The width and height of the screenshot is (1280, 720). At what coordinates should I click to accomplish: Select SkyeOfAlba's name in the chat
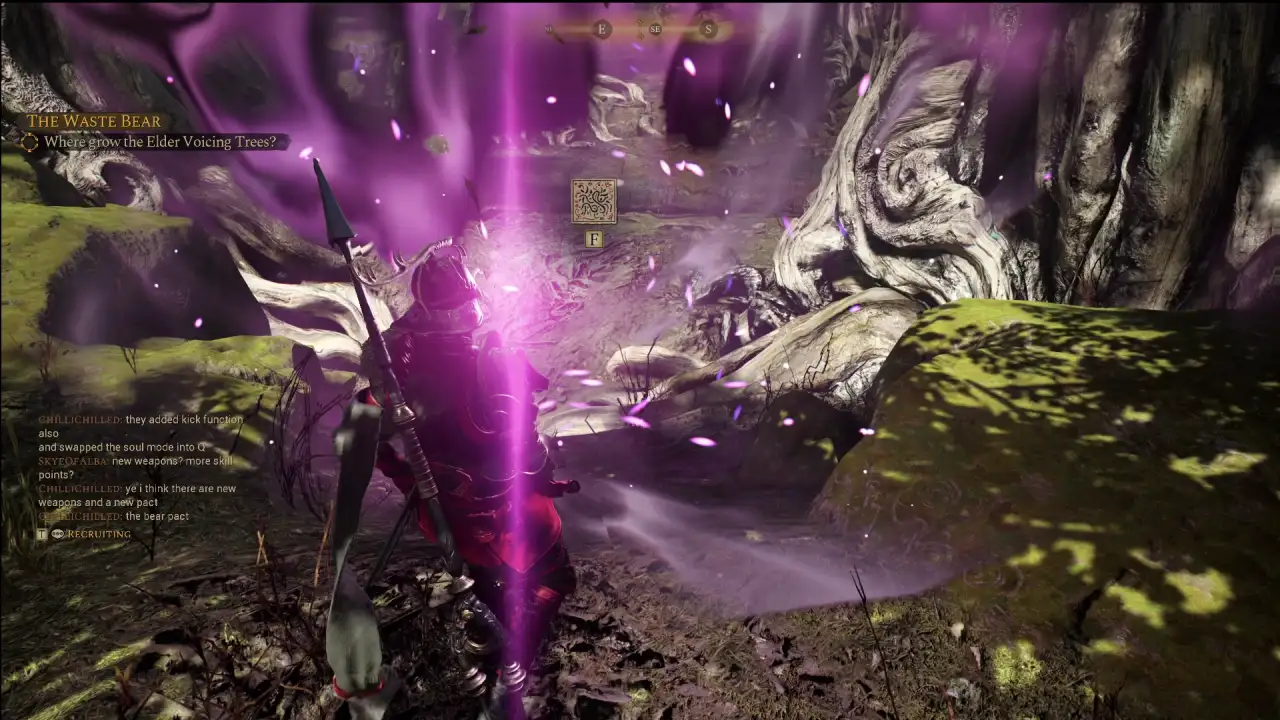pyautogui.click(x=73, y=461)
